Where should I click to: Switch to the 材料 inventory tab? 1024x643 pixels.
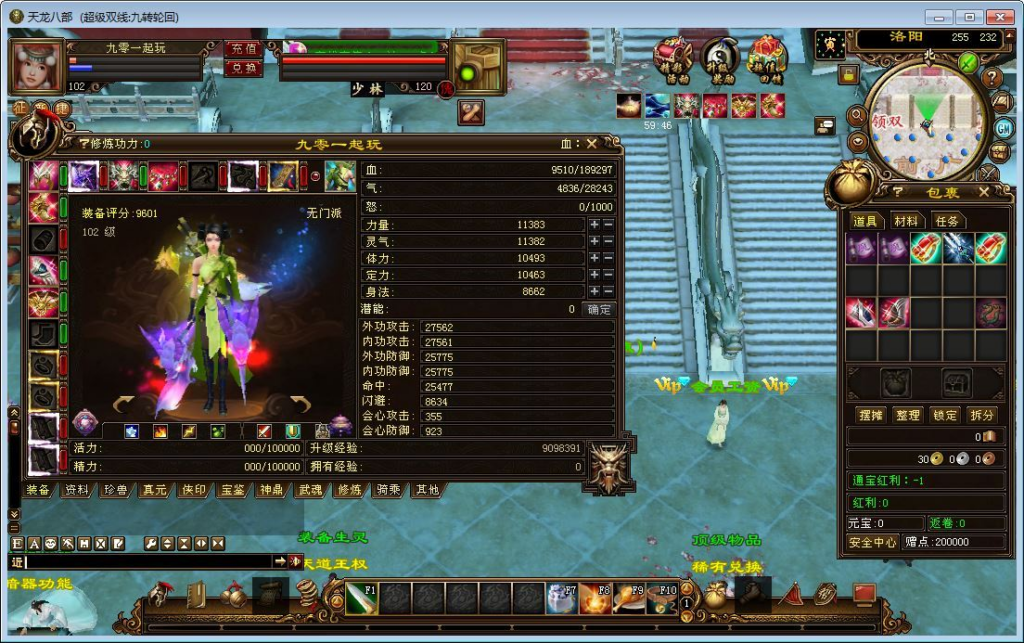click(x=906, y=220)
